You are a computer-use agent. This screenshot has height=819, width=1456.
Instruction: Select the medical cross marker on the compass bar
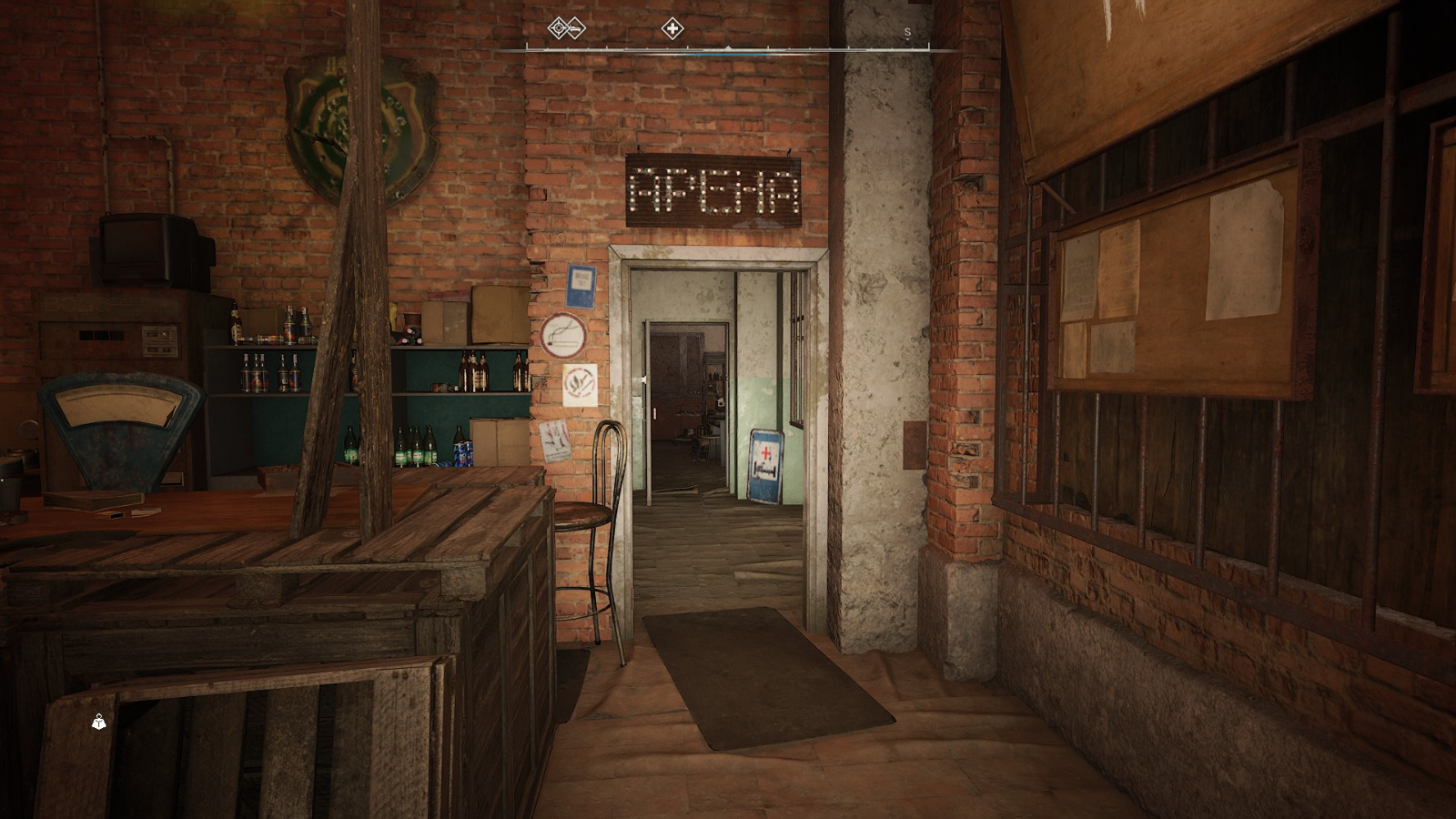pyautogui.click(x=672, y=28)
